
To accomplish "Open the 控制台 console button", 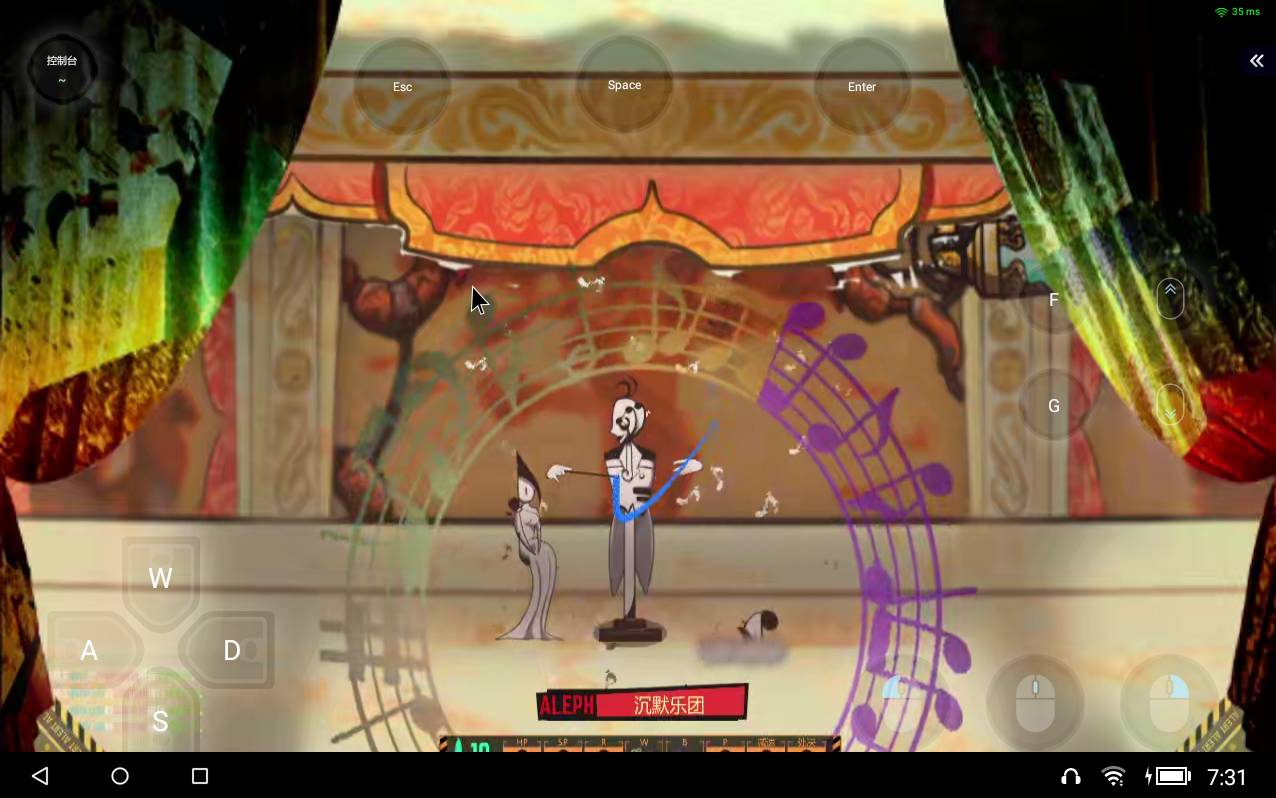I will click(x=62, y=68).
